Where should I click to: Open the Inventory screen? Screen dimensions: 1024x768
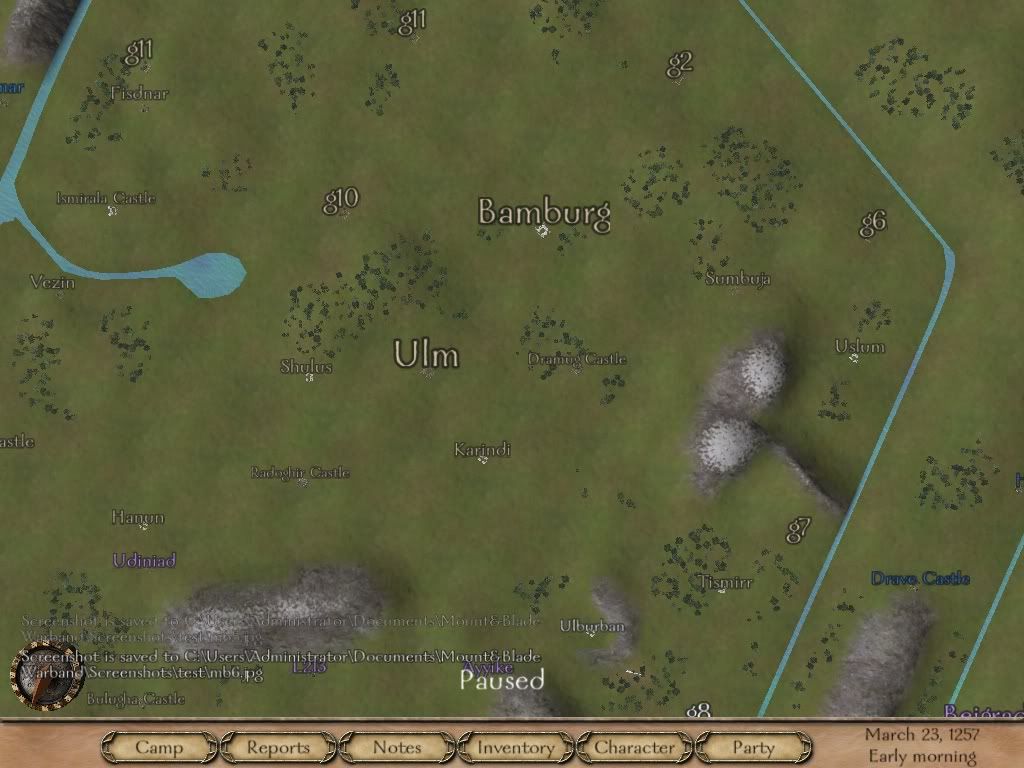(x=515, y=747)
